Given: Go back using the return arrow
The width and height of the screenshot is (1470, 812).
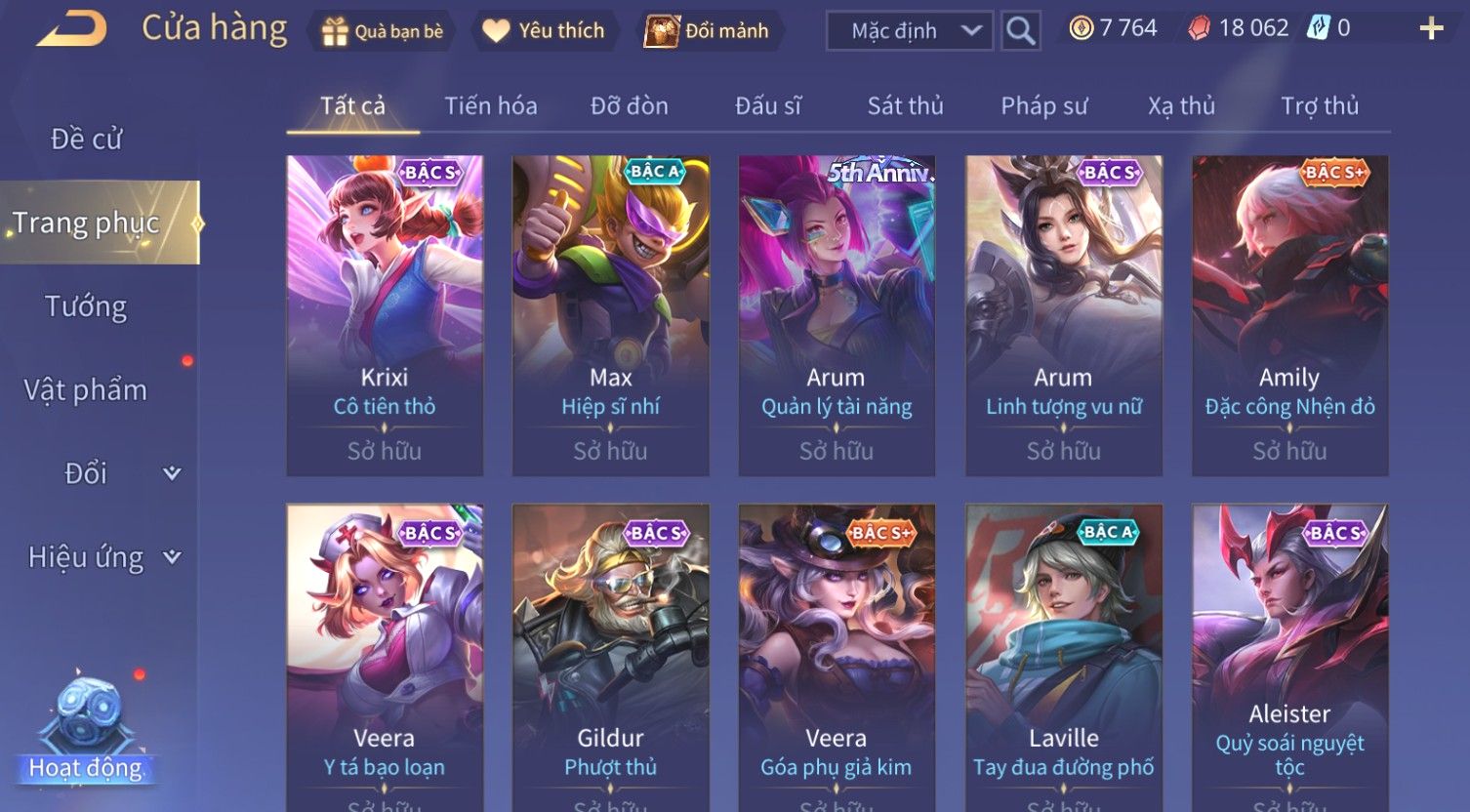Looking at the screenshot, I should click(x=71, y=29).
